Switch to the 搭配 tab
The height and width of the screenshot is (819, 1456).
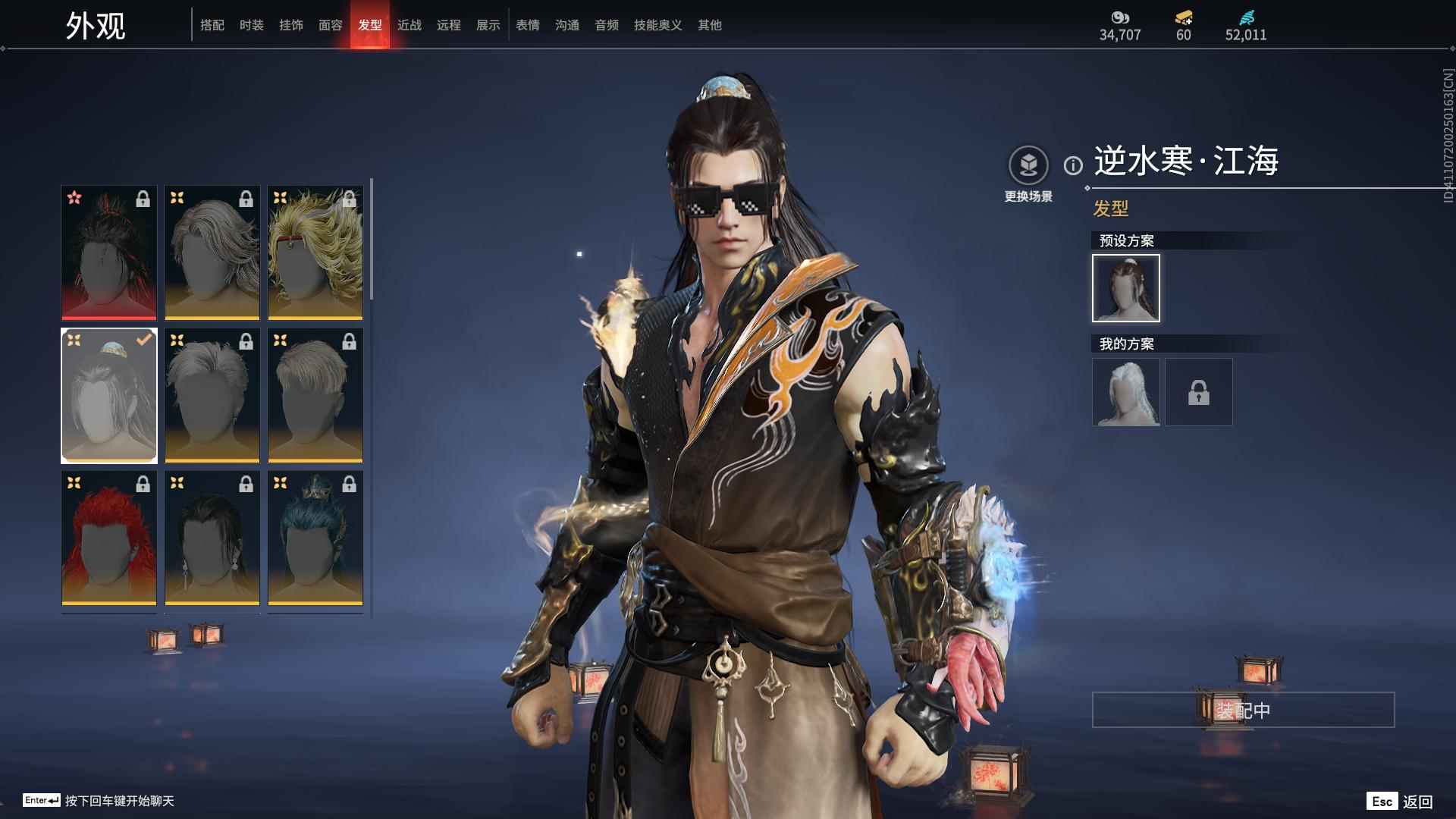pyautogui.click(x=212, y=25)
